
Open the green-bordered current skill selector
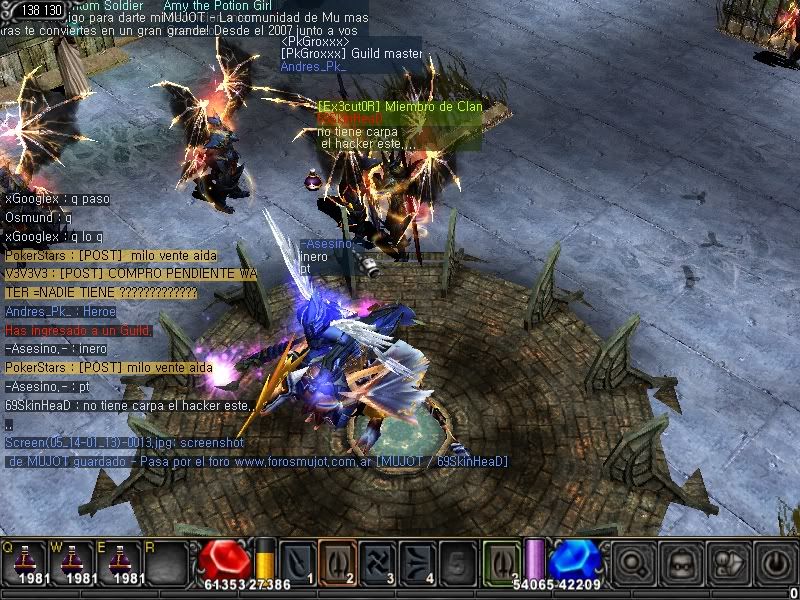coord(501,560)
